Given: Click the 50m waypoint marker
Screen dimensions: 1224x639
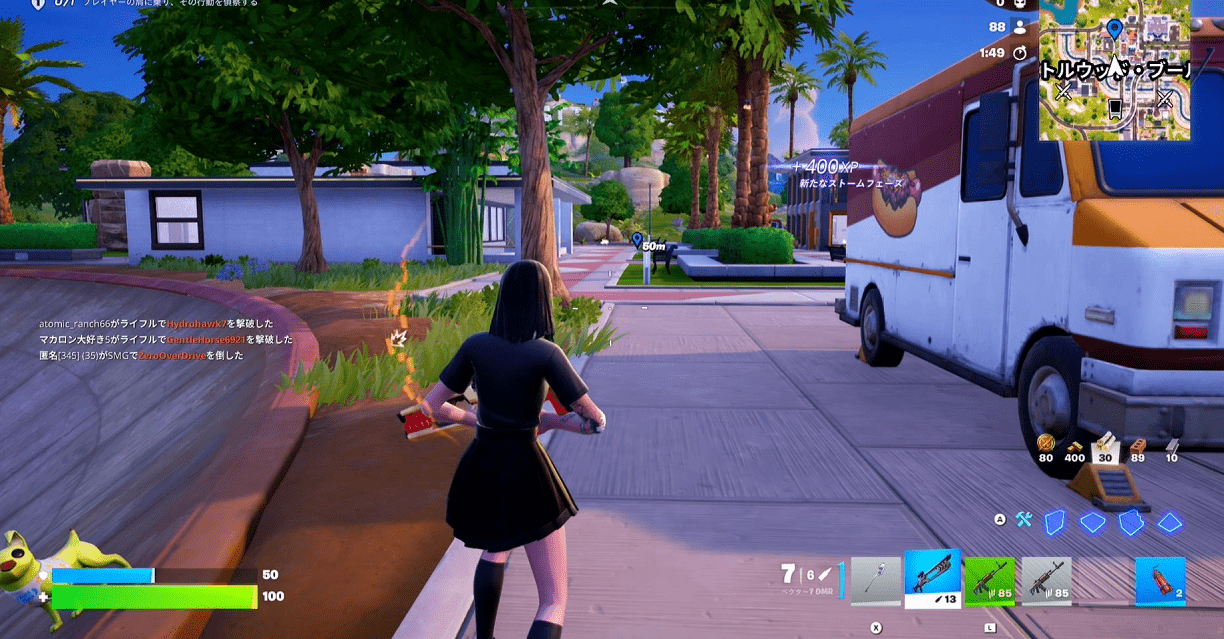Looking at the screenshot, I should 637,239.
